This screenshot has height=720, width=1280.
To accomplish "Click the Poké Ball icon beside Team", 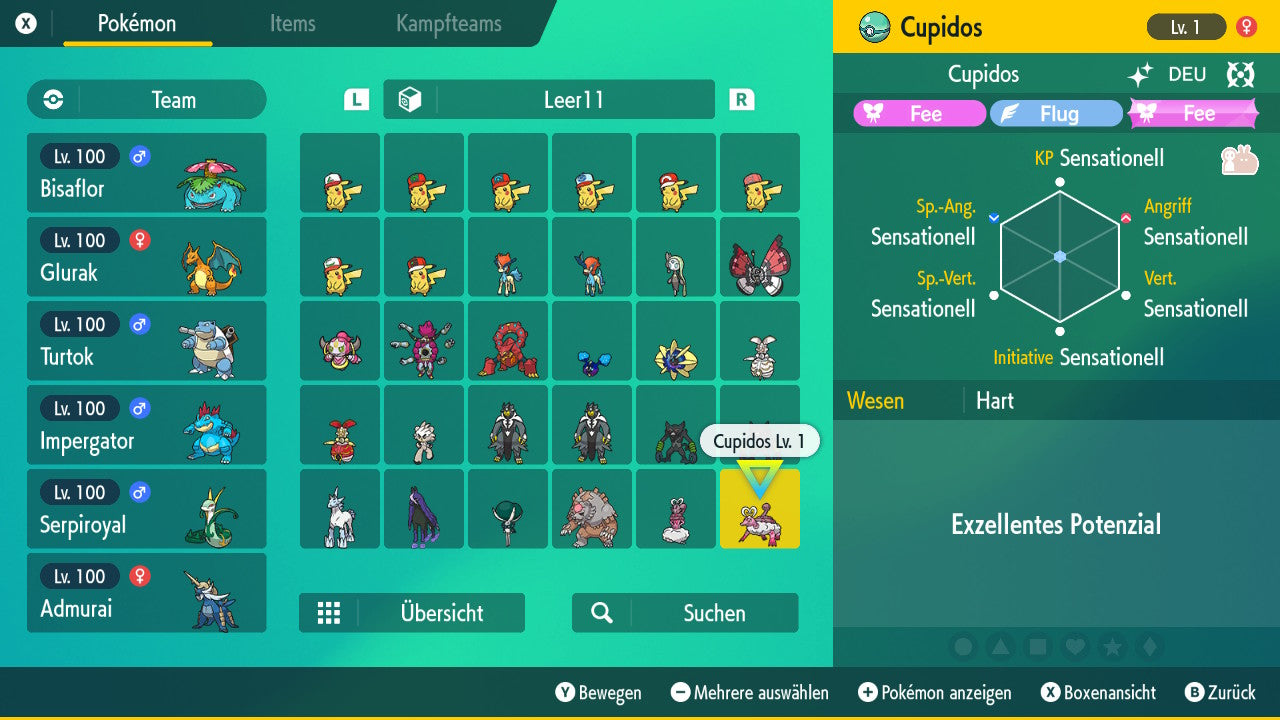I will point(52,99).
